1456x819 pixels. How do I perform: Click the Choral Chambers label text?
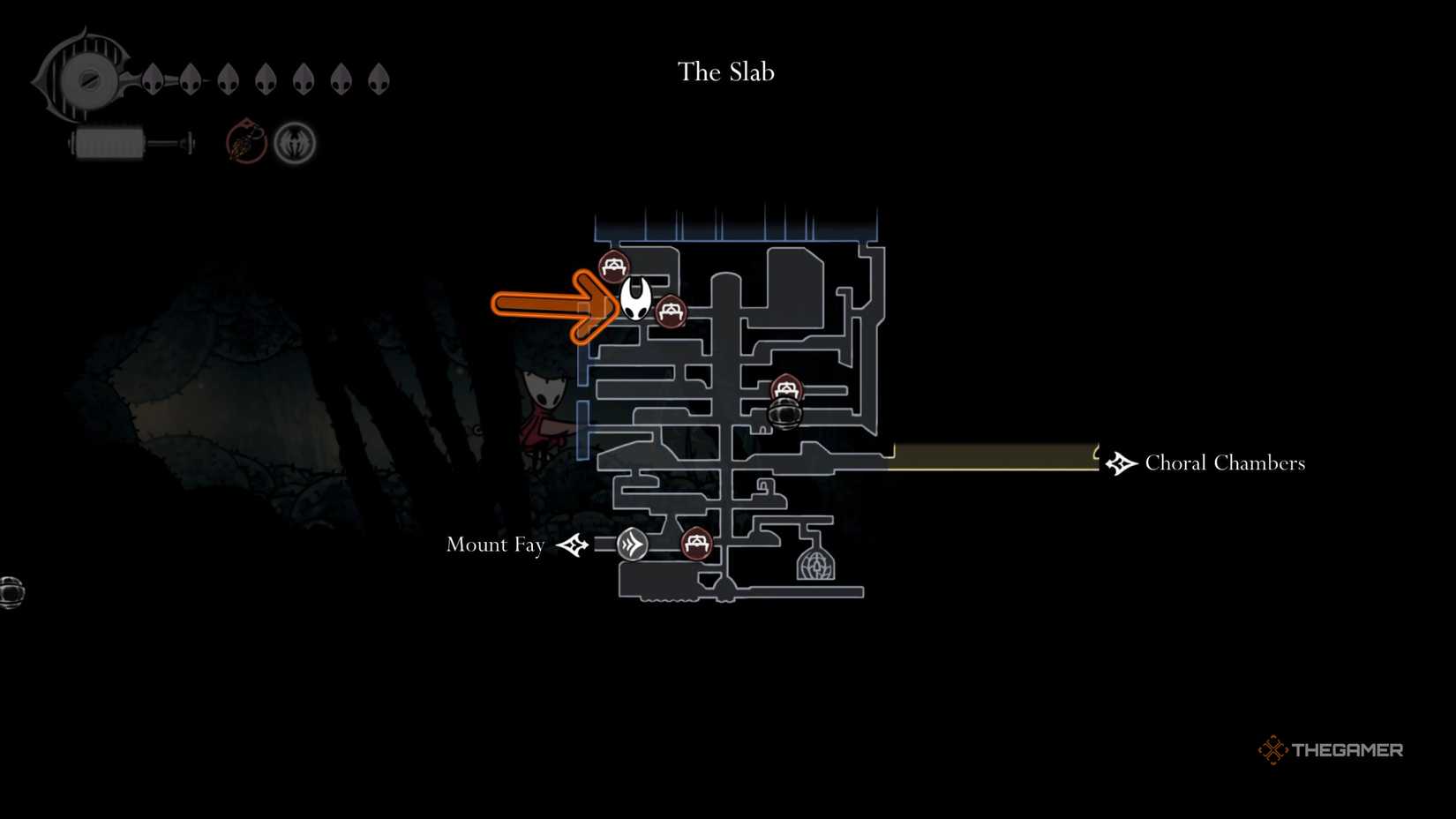(x=1224, y=462)
